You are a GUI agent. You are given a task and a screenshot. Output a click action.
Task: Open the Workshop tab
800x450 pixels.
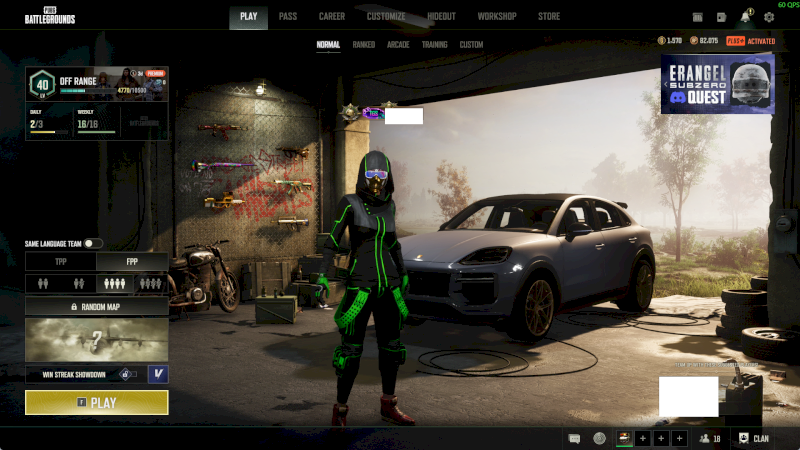(x=497, y=17)
